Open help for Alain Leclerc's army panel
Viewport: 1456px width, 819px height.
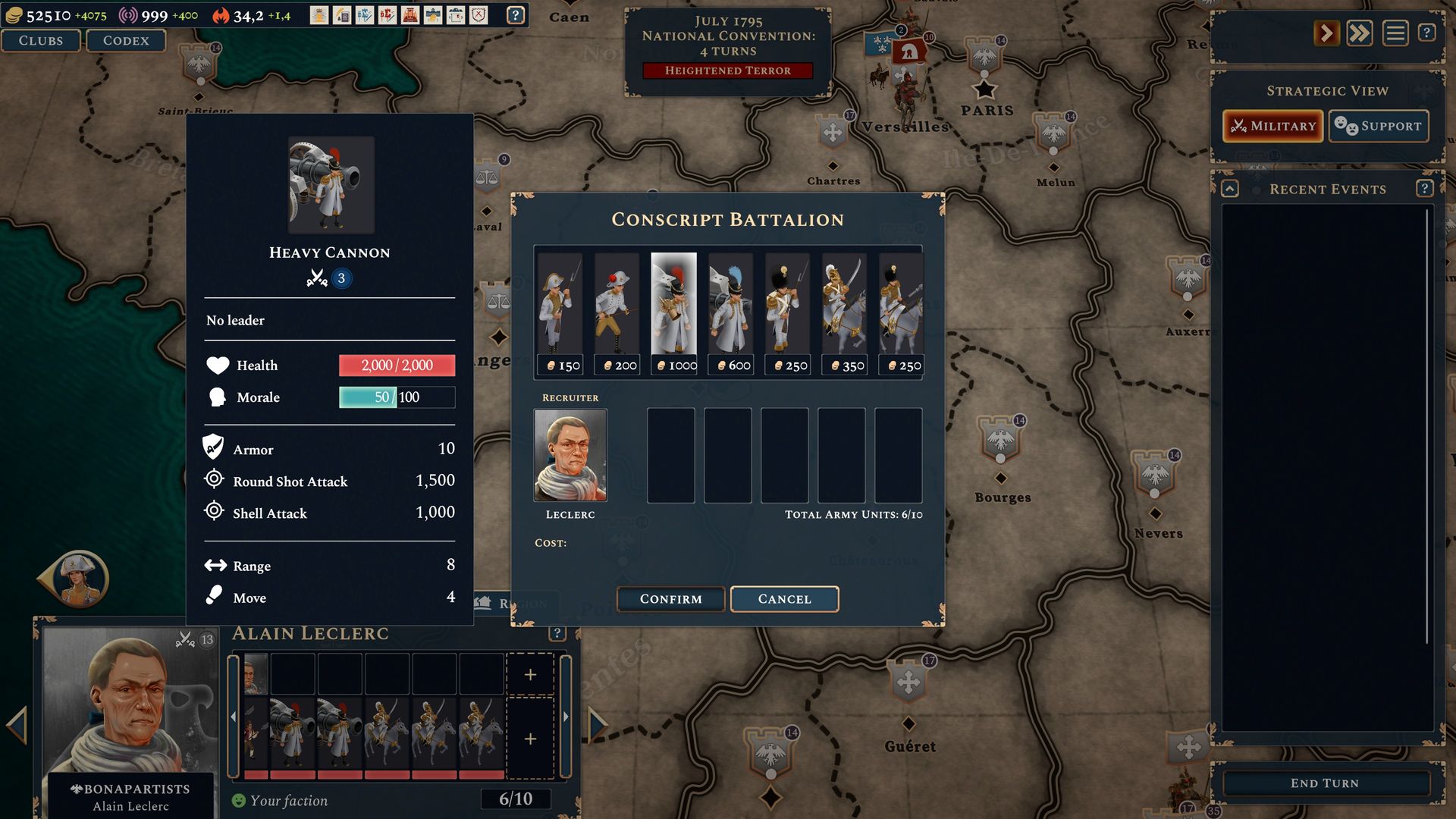557,633
